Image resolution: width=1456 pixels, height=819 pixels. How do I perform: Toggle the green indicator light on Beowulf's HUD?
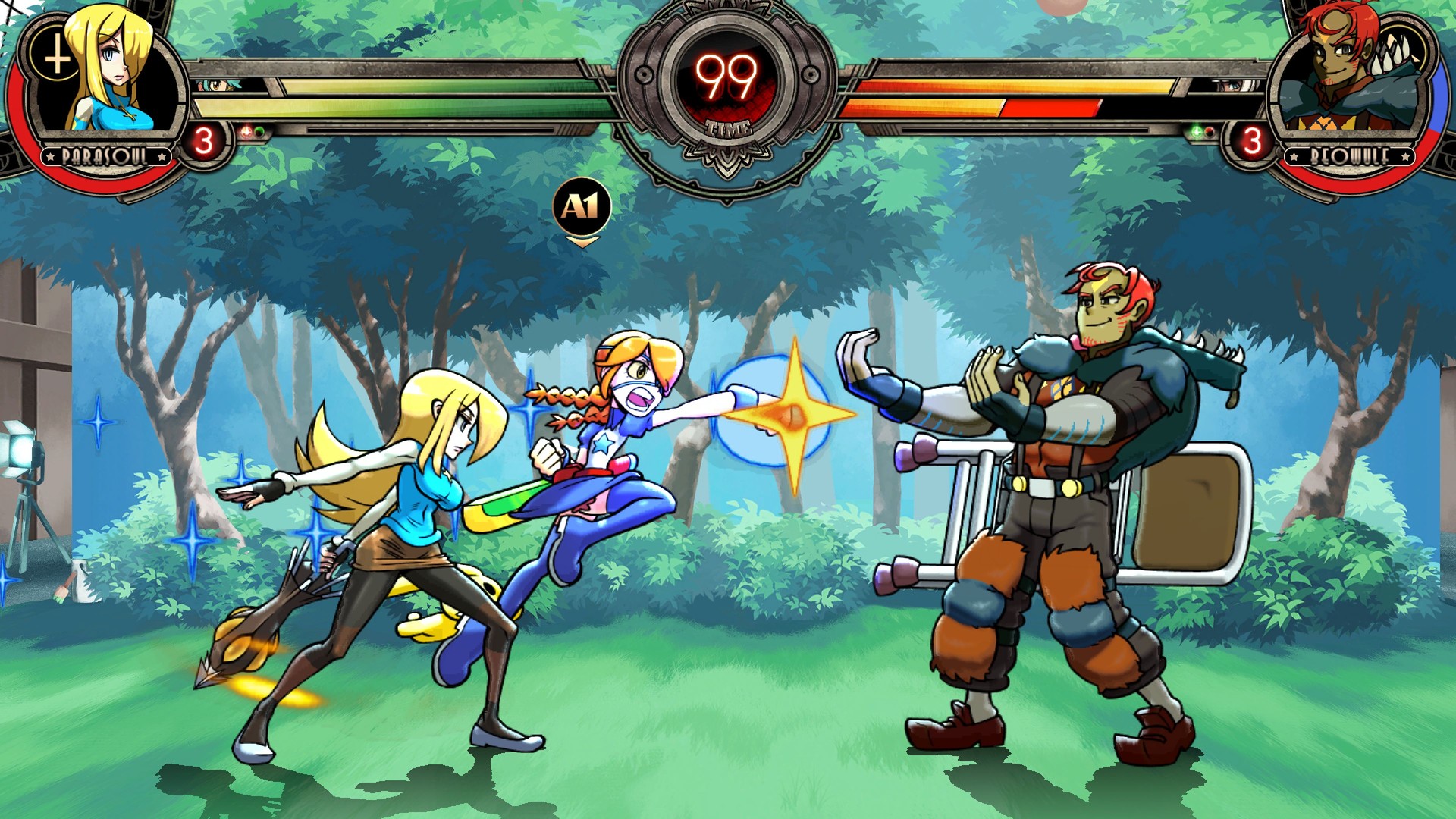pos(1196,131)
